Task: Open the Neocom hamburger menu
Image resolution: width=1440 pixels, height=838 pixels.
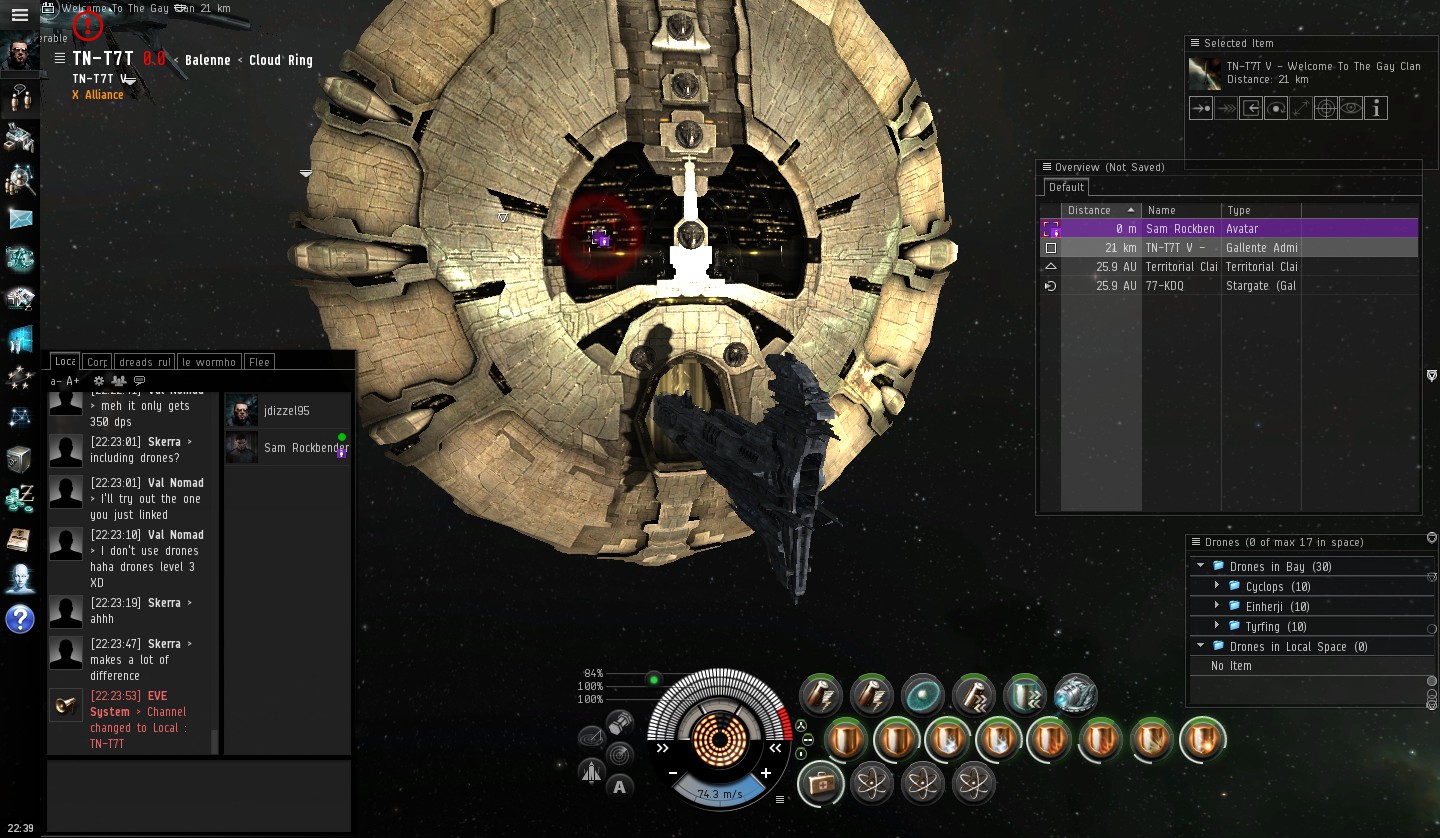Action: (x=19, y=15)
